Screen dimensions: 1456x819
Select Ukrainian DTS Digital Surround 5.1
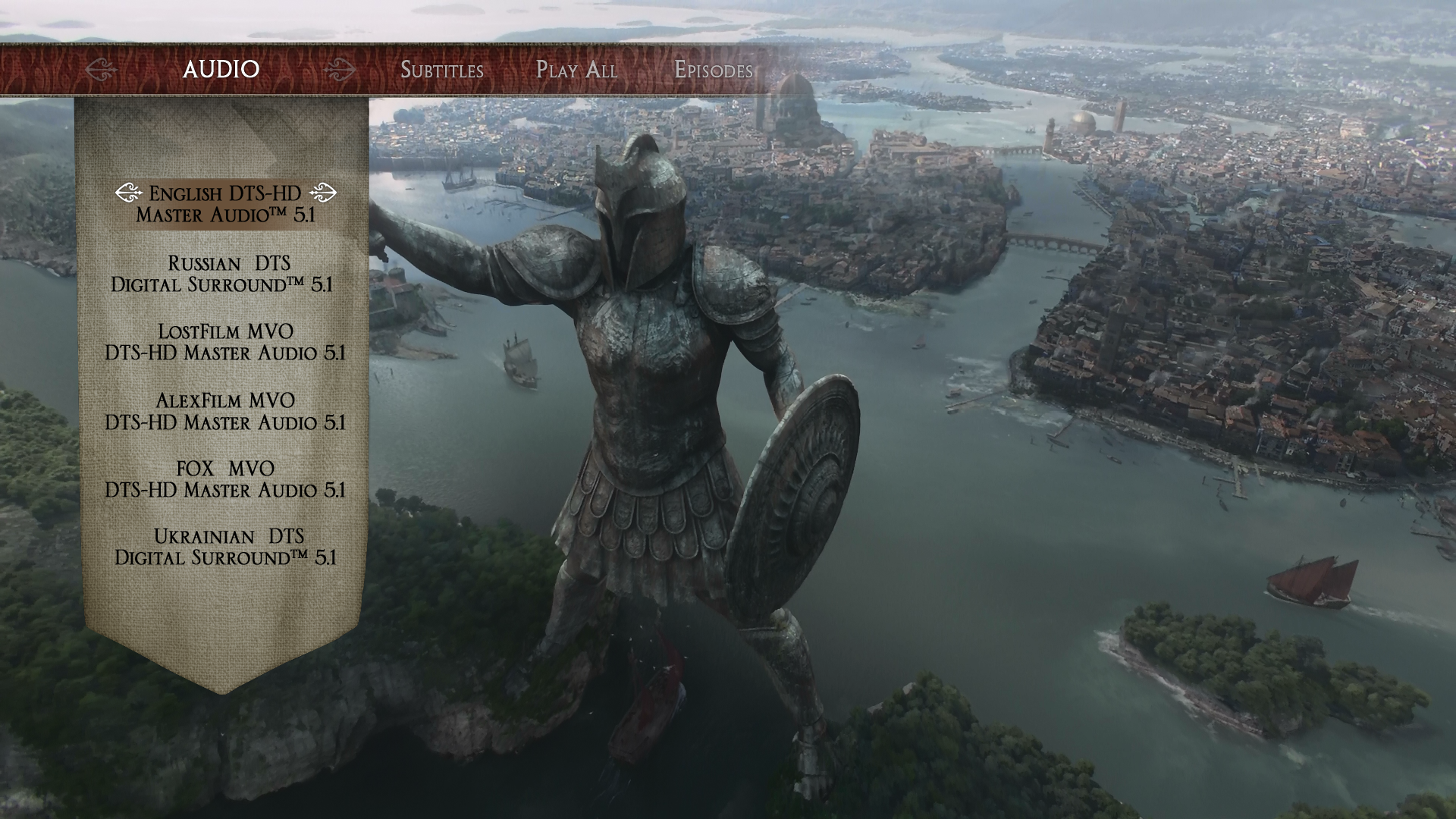pos(225,547)
